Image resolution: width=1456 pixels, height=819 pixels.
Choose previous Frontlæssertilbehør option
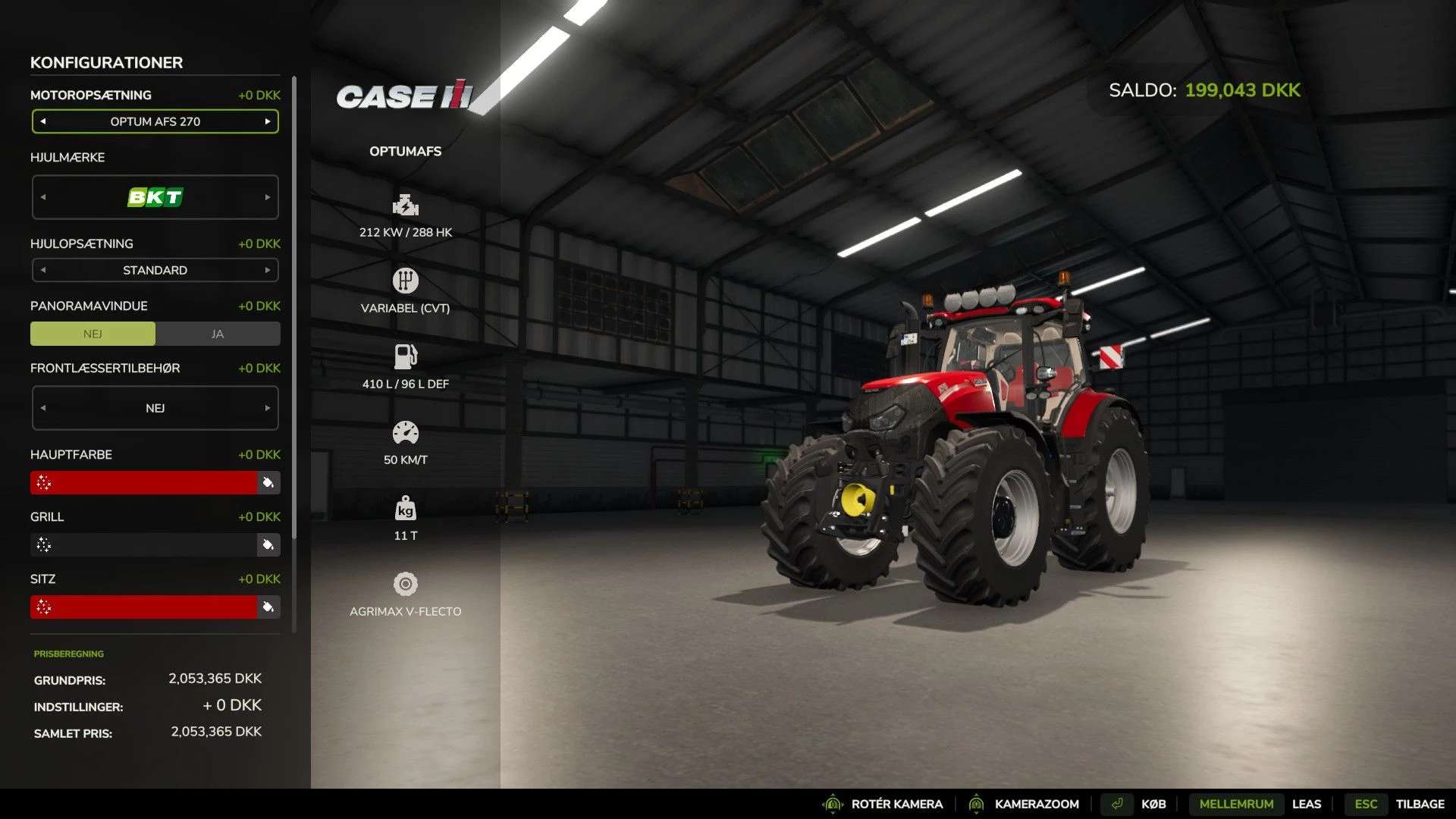coord(43,408)
